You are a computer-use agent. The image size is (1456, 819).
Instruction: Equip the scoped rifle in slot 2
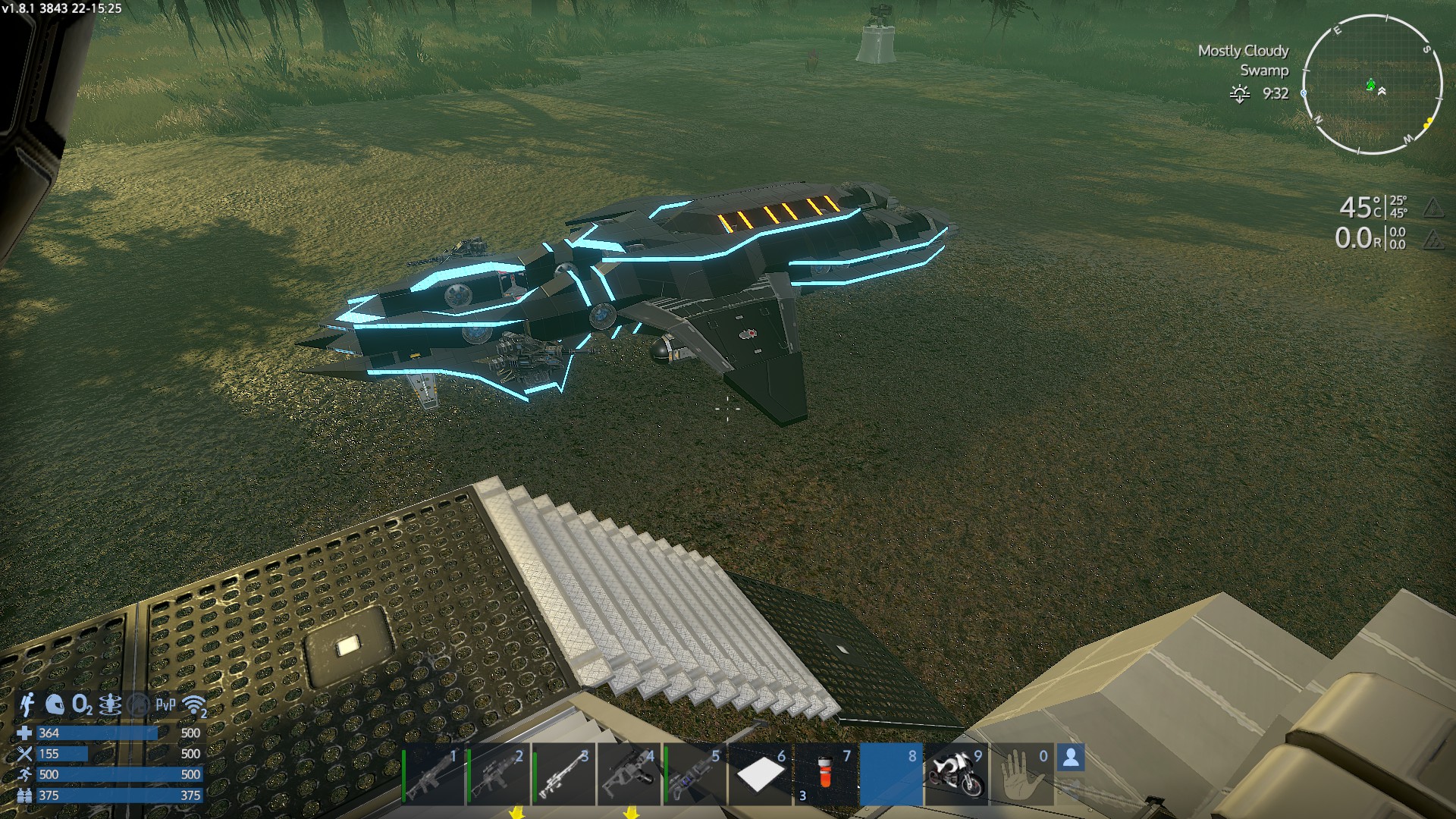pyautogui.click(x=498, y=775)
